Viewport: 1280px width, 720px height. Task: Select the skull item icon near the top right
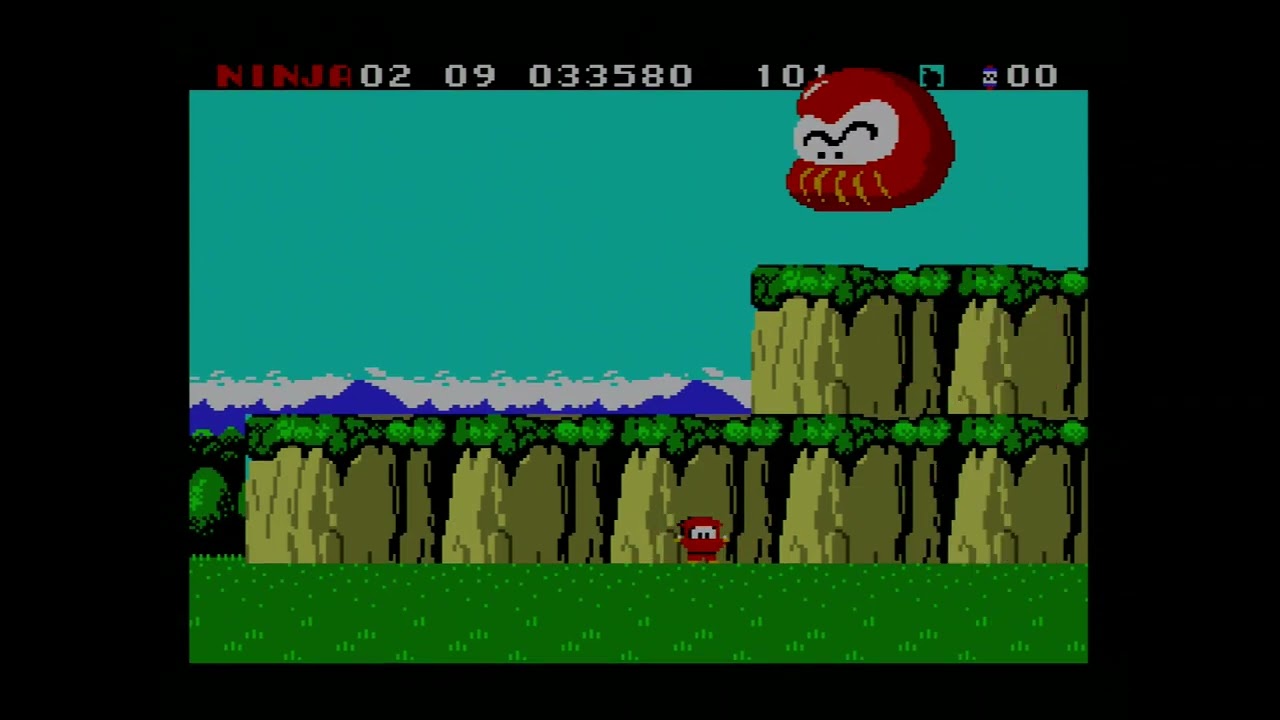click(990, 76)
